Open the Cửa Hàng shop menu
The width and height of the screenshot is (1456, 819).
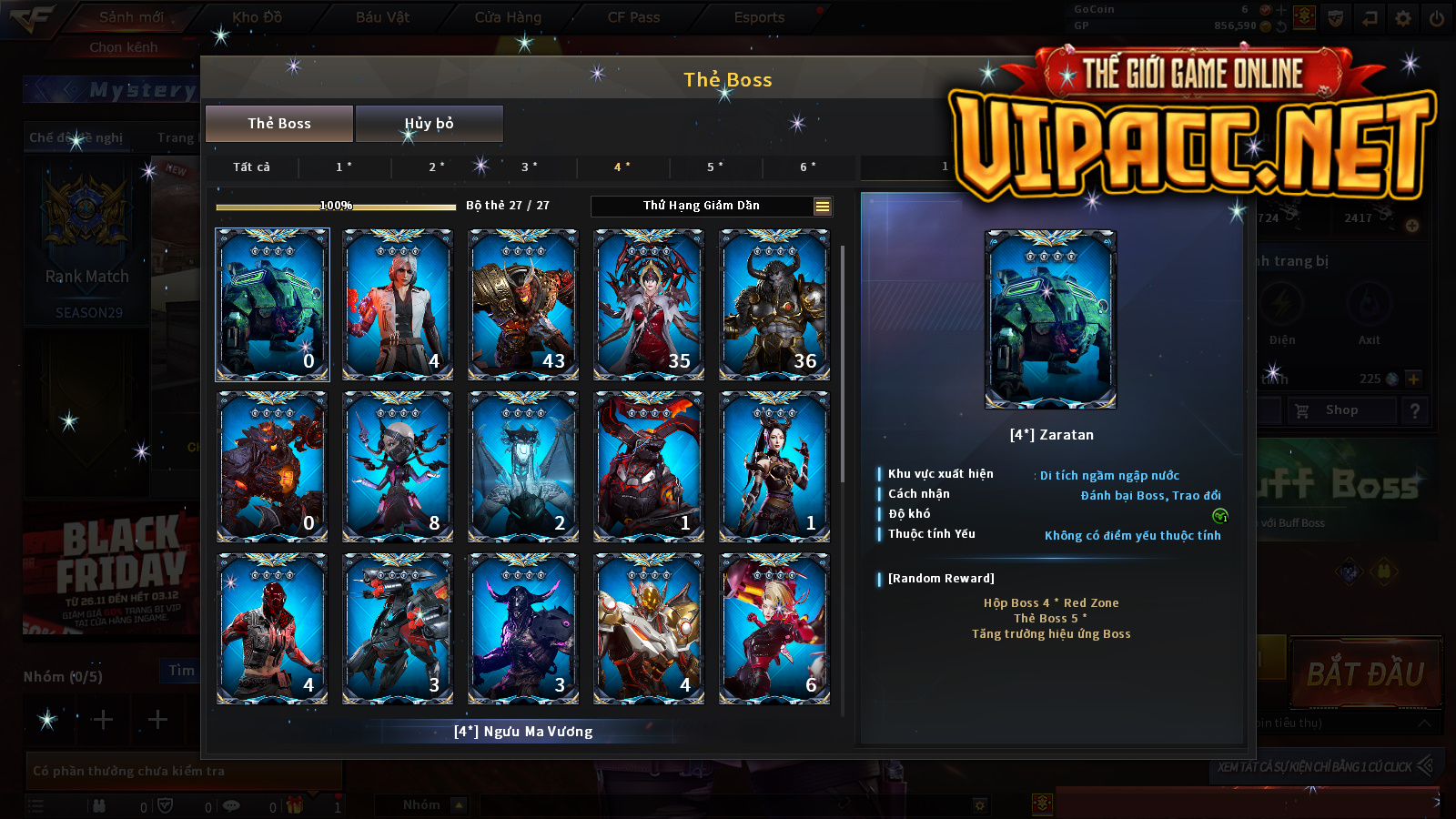click(508, 17)
